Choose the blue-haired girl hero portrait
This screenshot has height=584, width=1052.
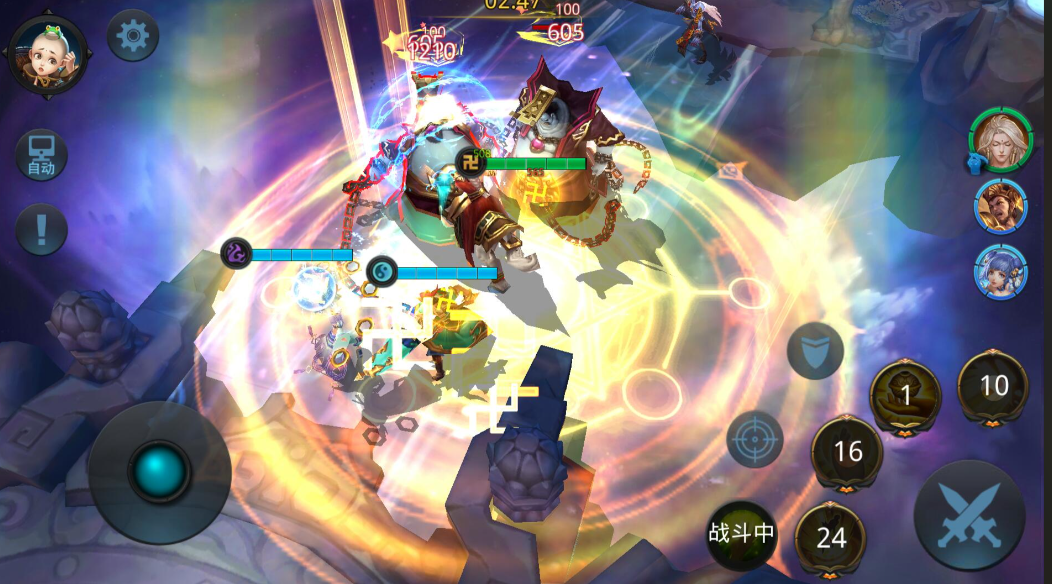click(1001, 271)
